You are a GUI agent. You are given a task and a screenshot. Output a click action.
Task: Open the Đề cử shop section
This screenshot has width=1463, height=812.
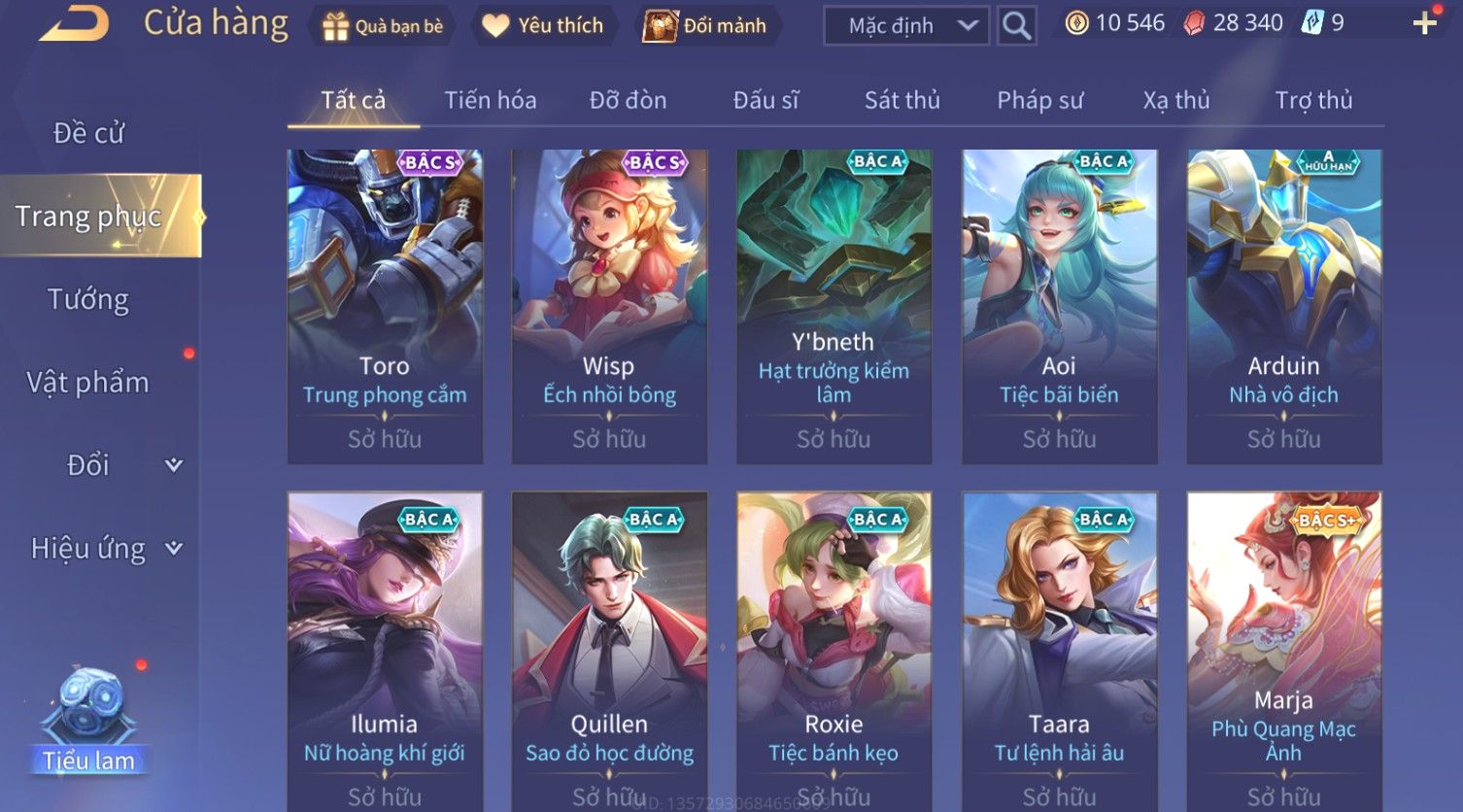(x=88, y=133)
